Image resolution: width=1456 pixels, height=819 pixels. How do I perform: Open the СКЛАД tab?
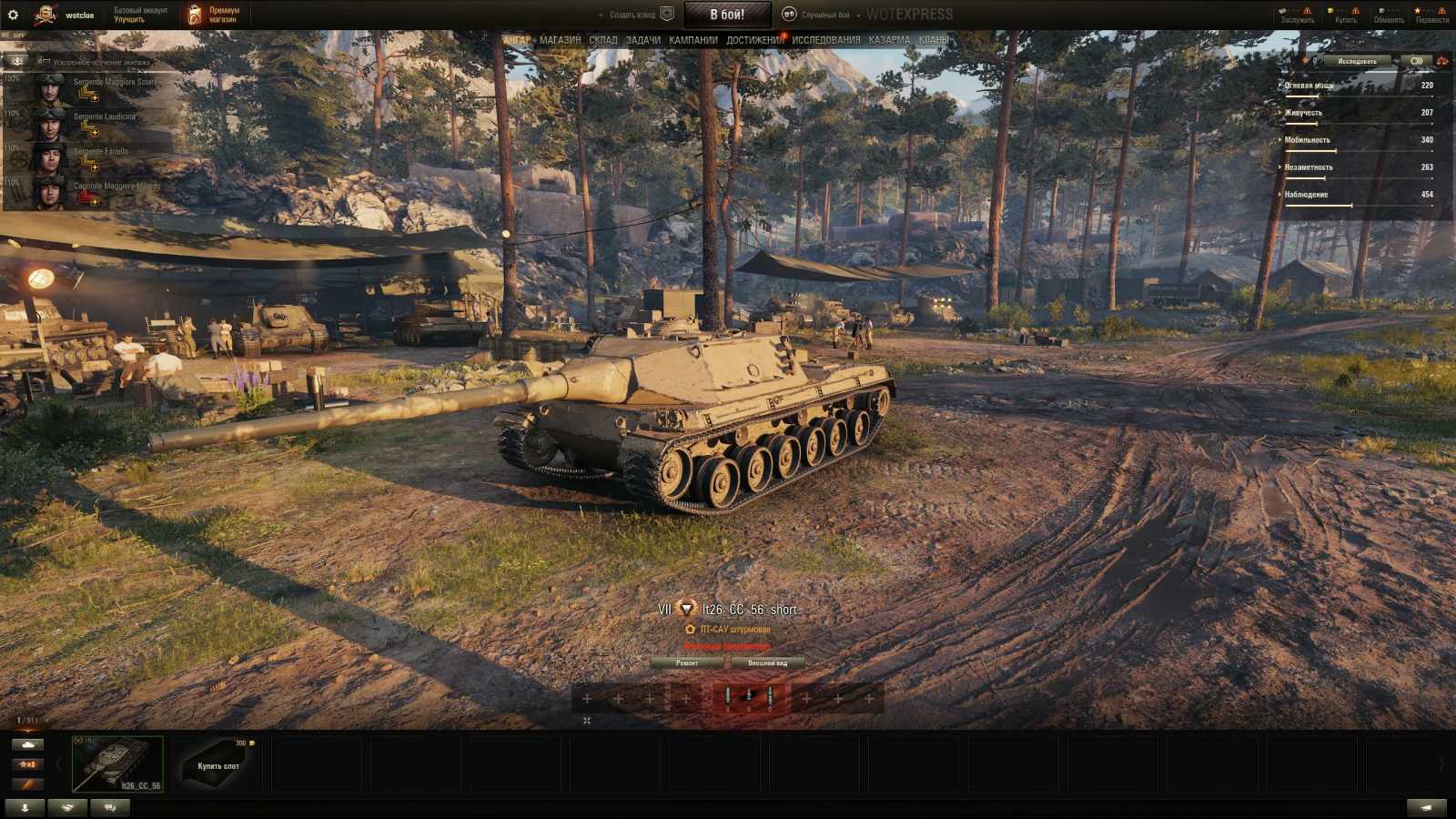[x=602, y=40]
